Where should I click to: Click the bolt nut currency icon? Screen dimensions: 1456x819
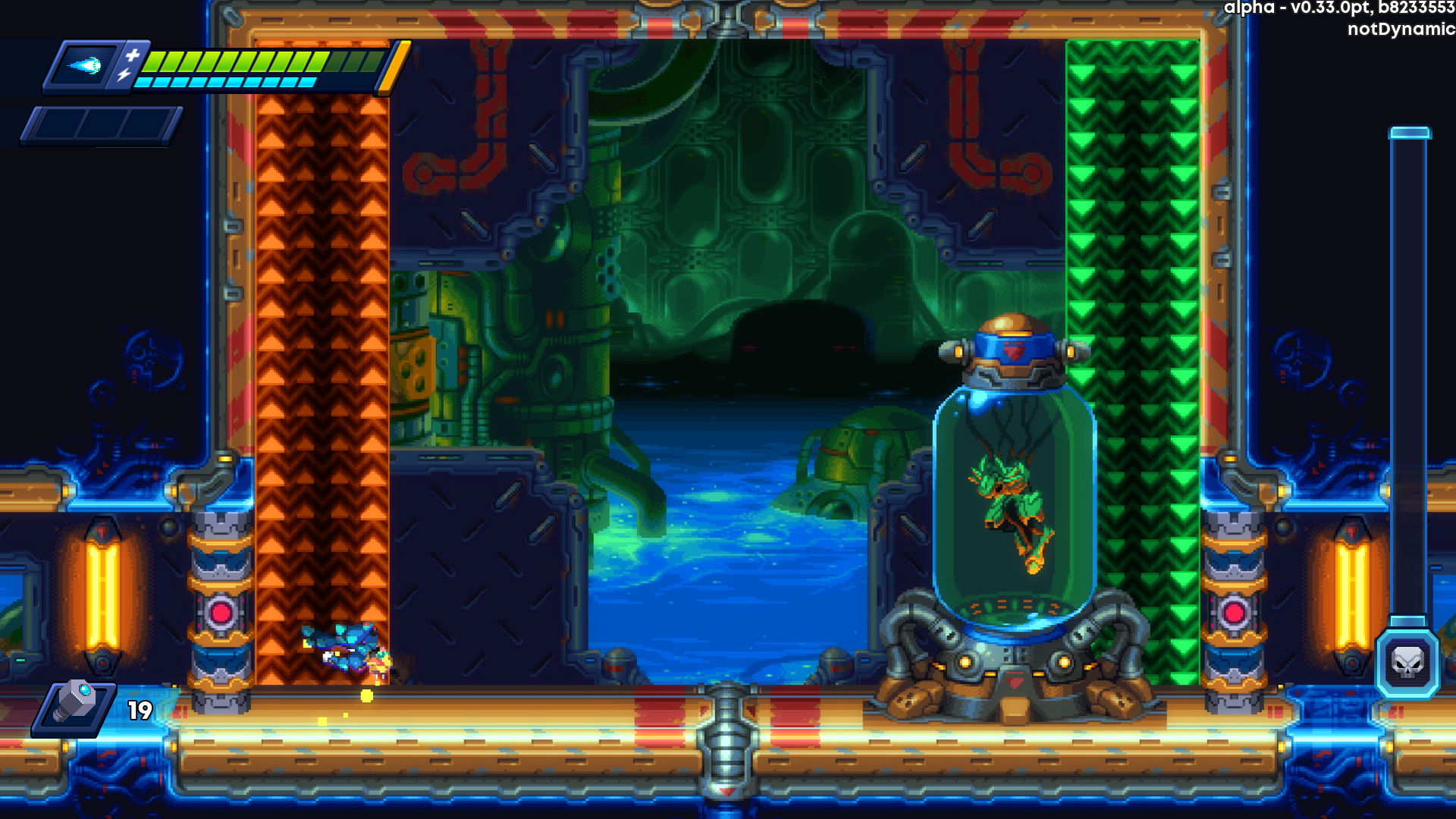74,705
